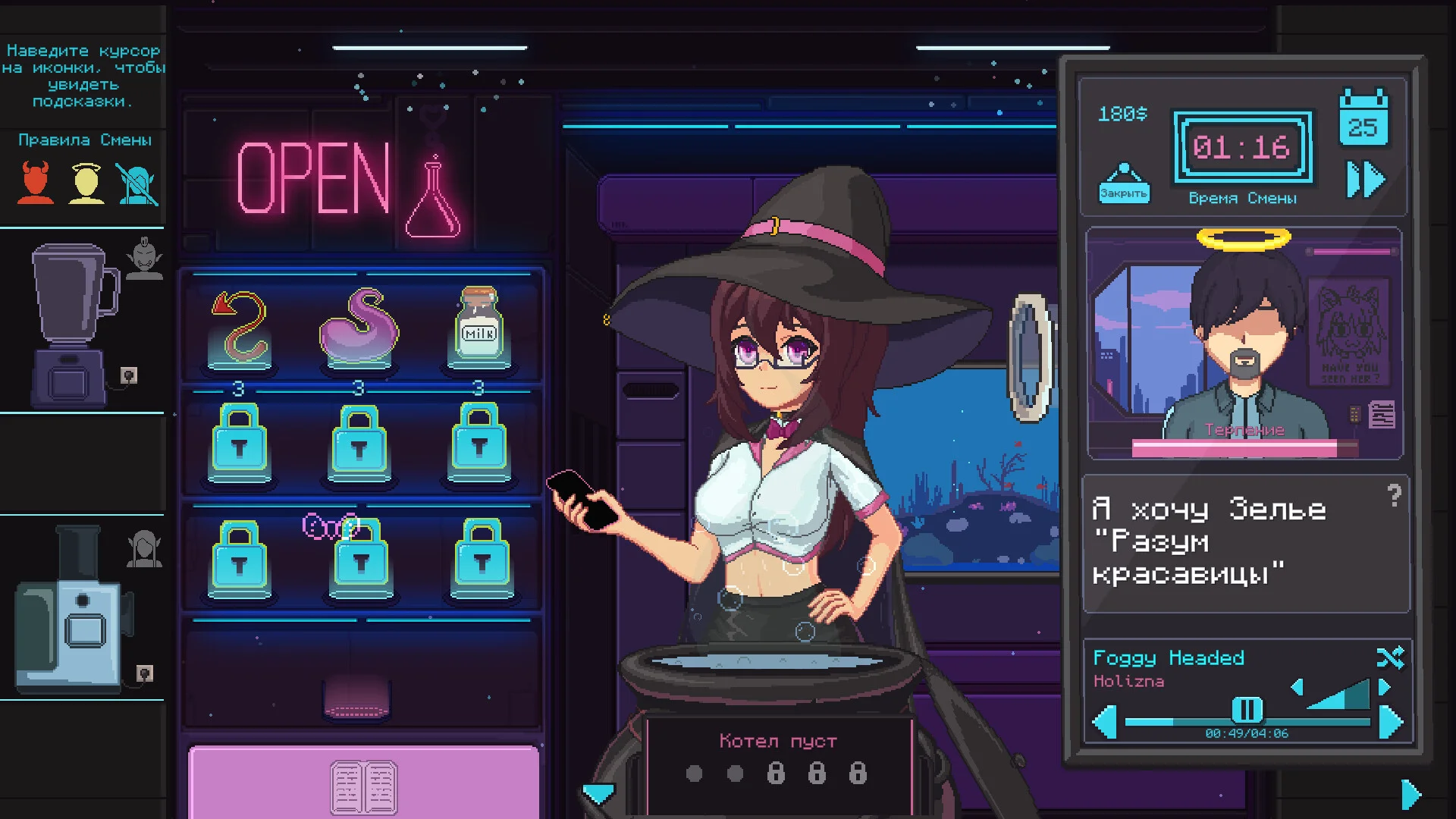Open the calendar showing day 25
Screen dimensions: 1456x819
click(x=1363, y=120)
